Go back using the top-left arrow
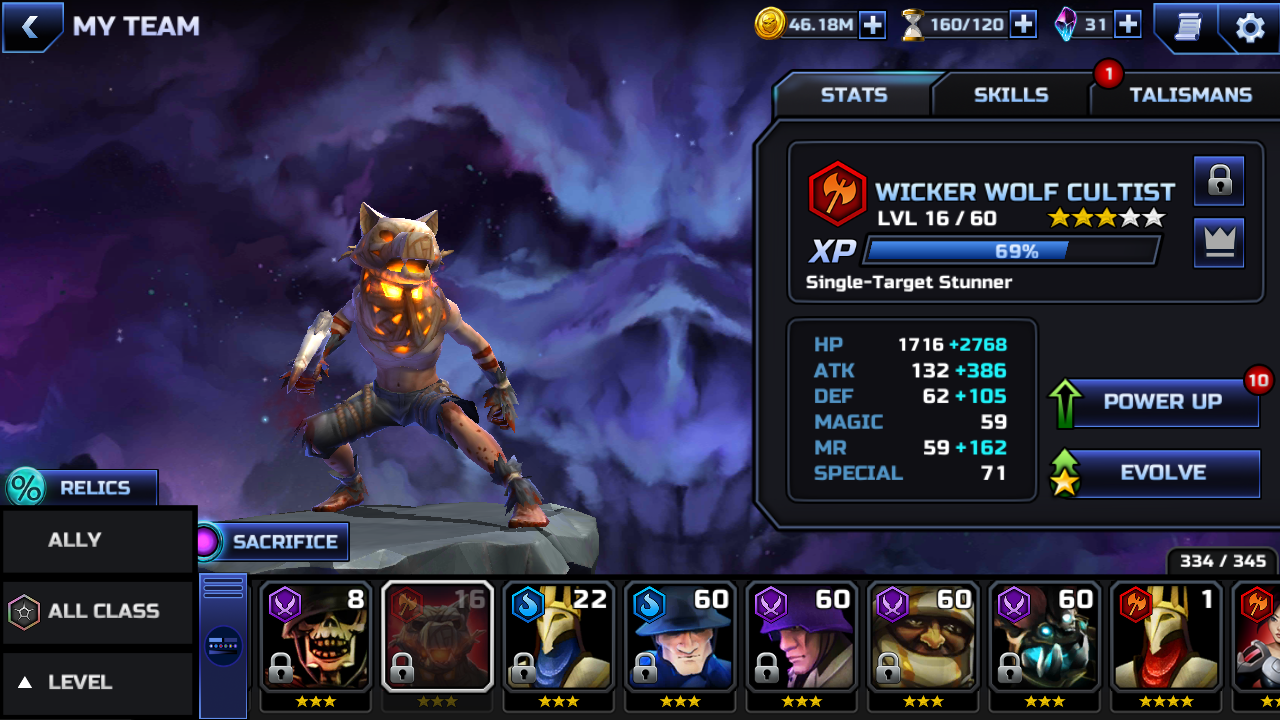 click(x=30, y=27)
